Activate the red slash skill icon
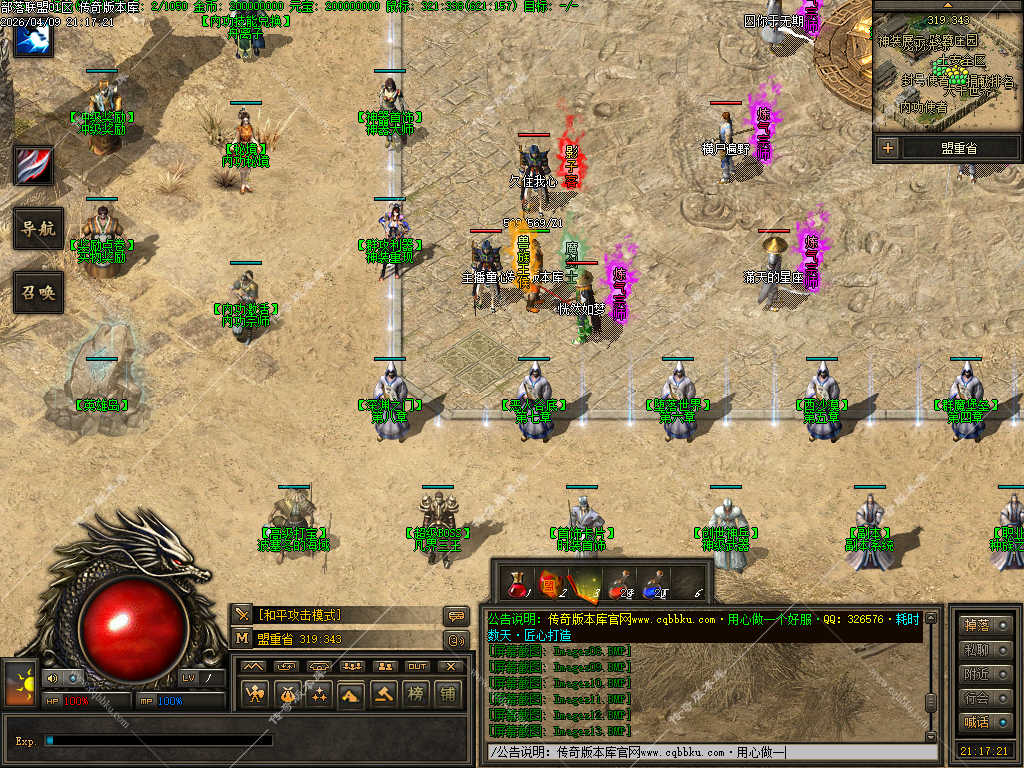 [33, 165]
